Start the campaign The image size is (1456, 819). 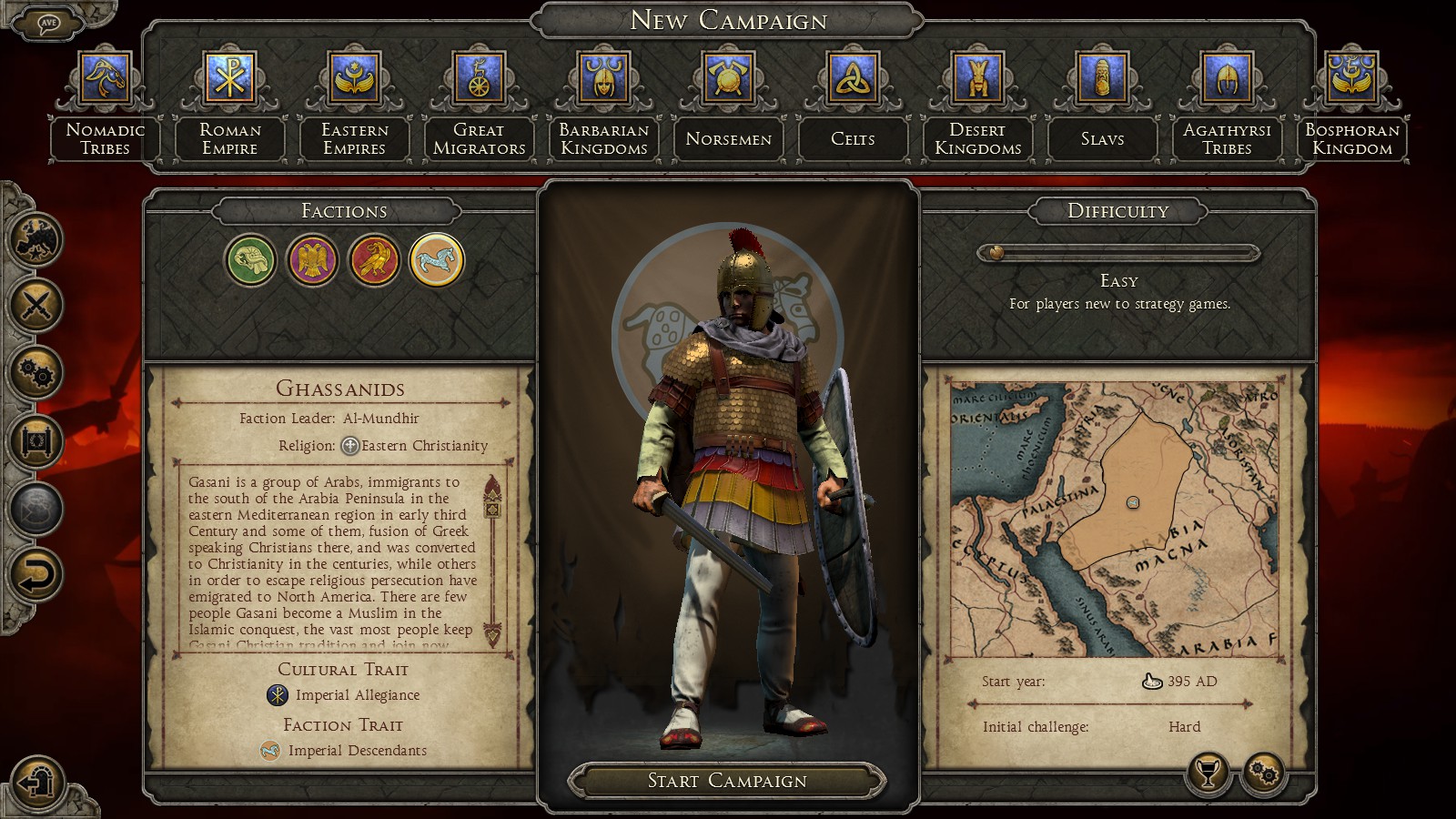pos(726,781)
